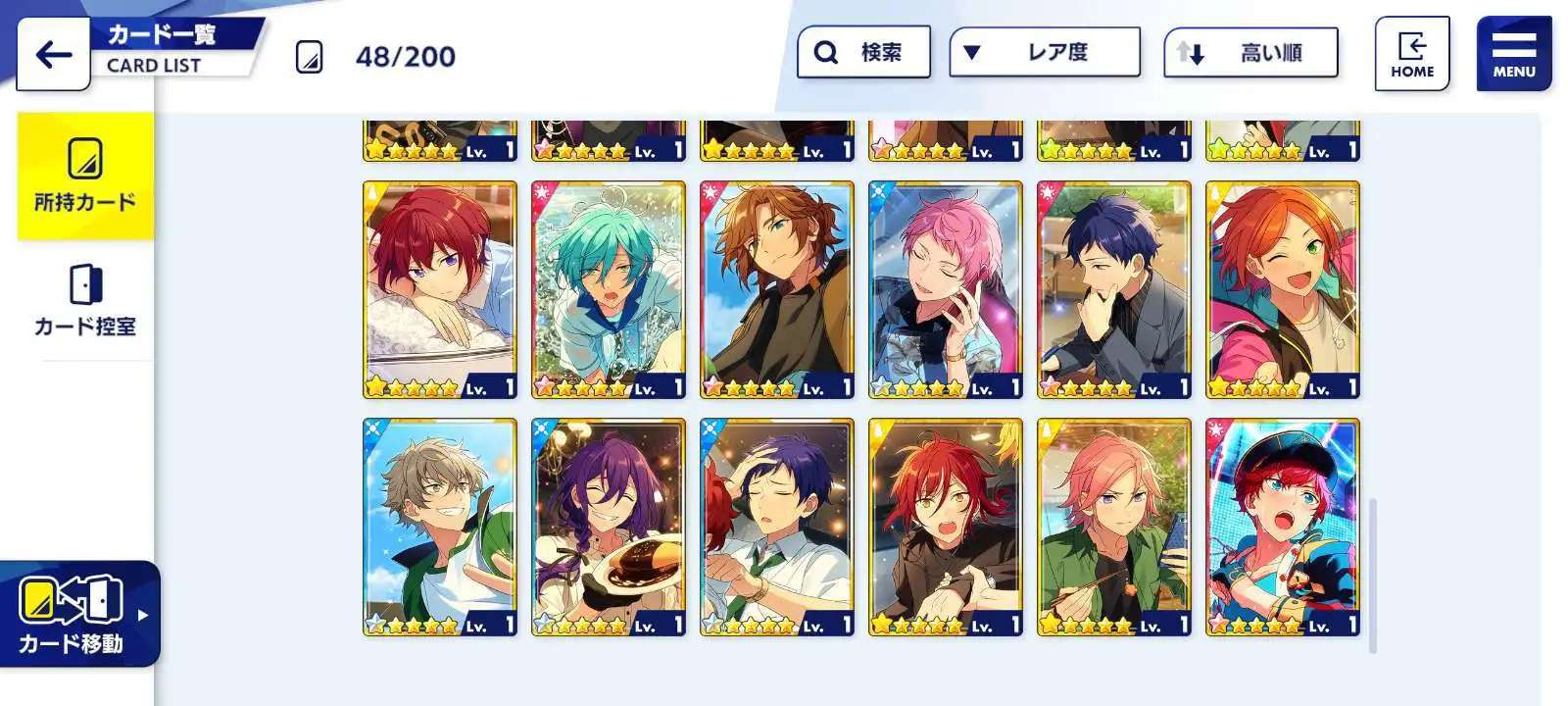Choose the boy with black cap card
1568x706 pixels.
point(1282,527)
